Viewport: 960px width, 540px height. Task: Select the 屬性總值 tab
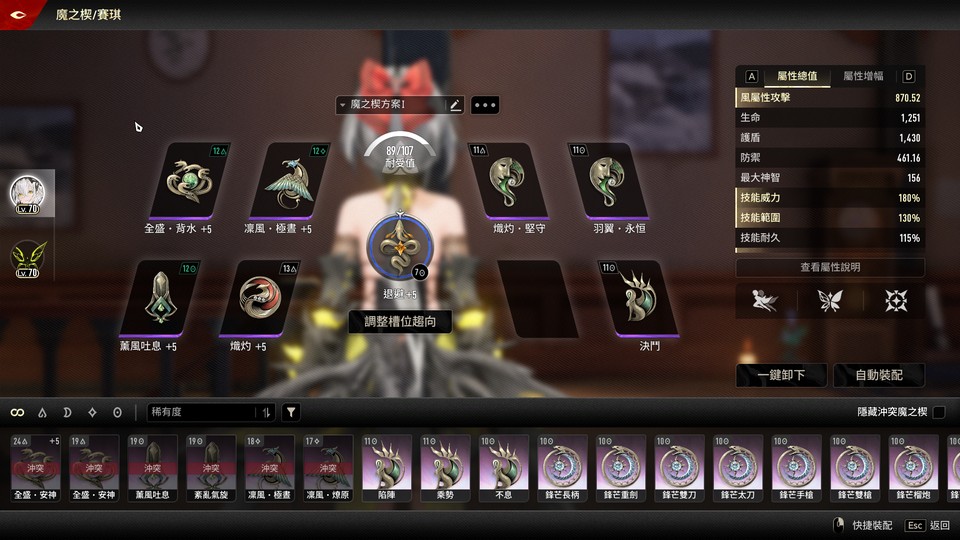point(797,76)
